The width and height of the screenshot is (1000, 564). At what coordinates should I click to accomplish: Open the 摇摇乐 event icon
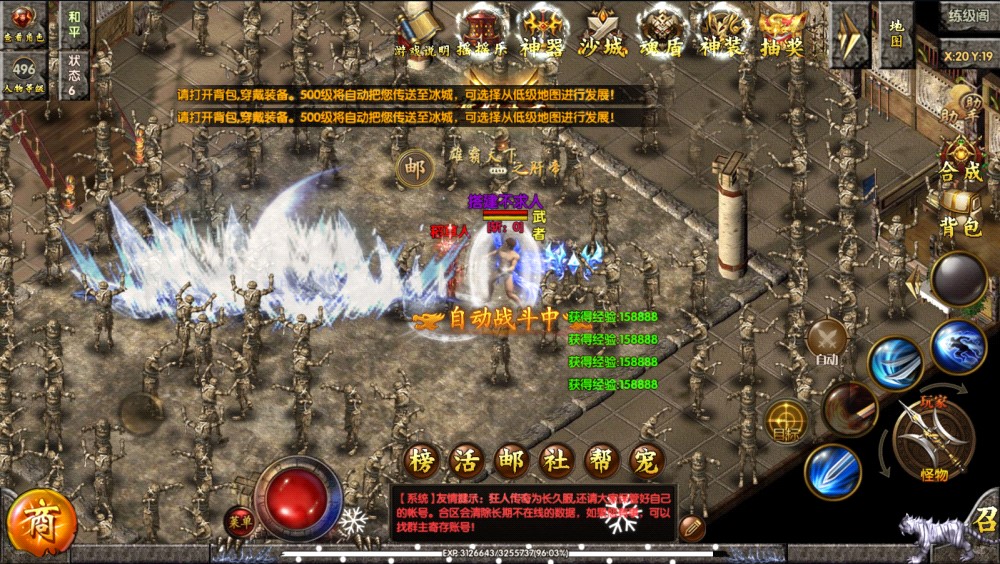click(x=483, y=28)
